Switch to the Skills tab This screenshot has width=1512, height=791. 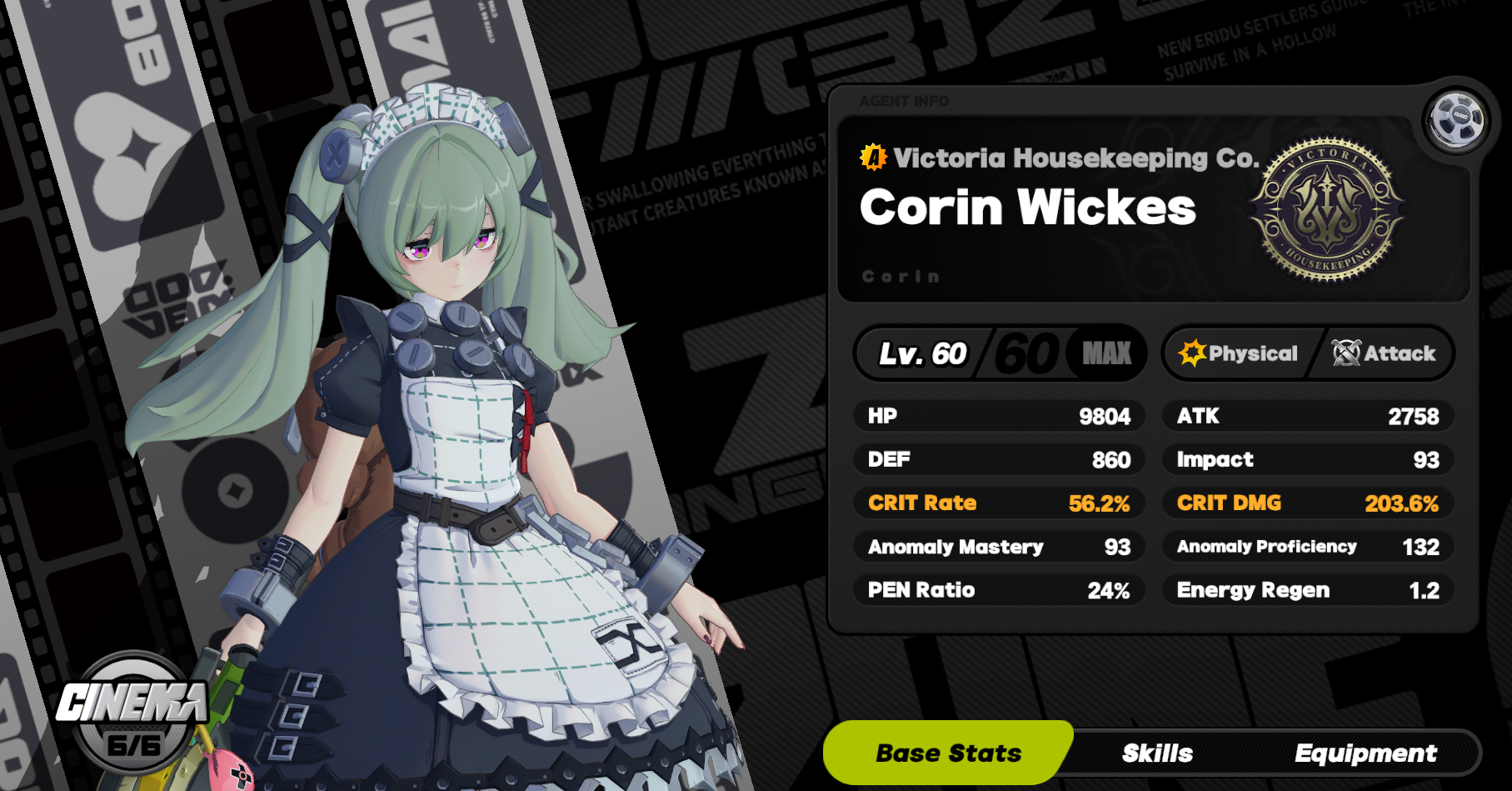(x=1158, y=753)
